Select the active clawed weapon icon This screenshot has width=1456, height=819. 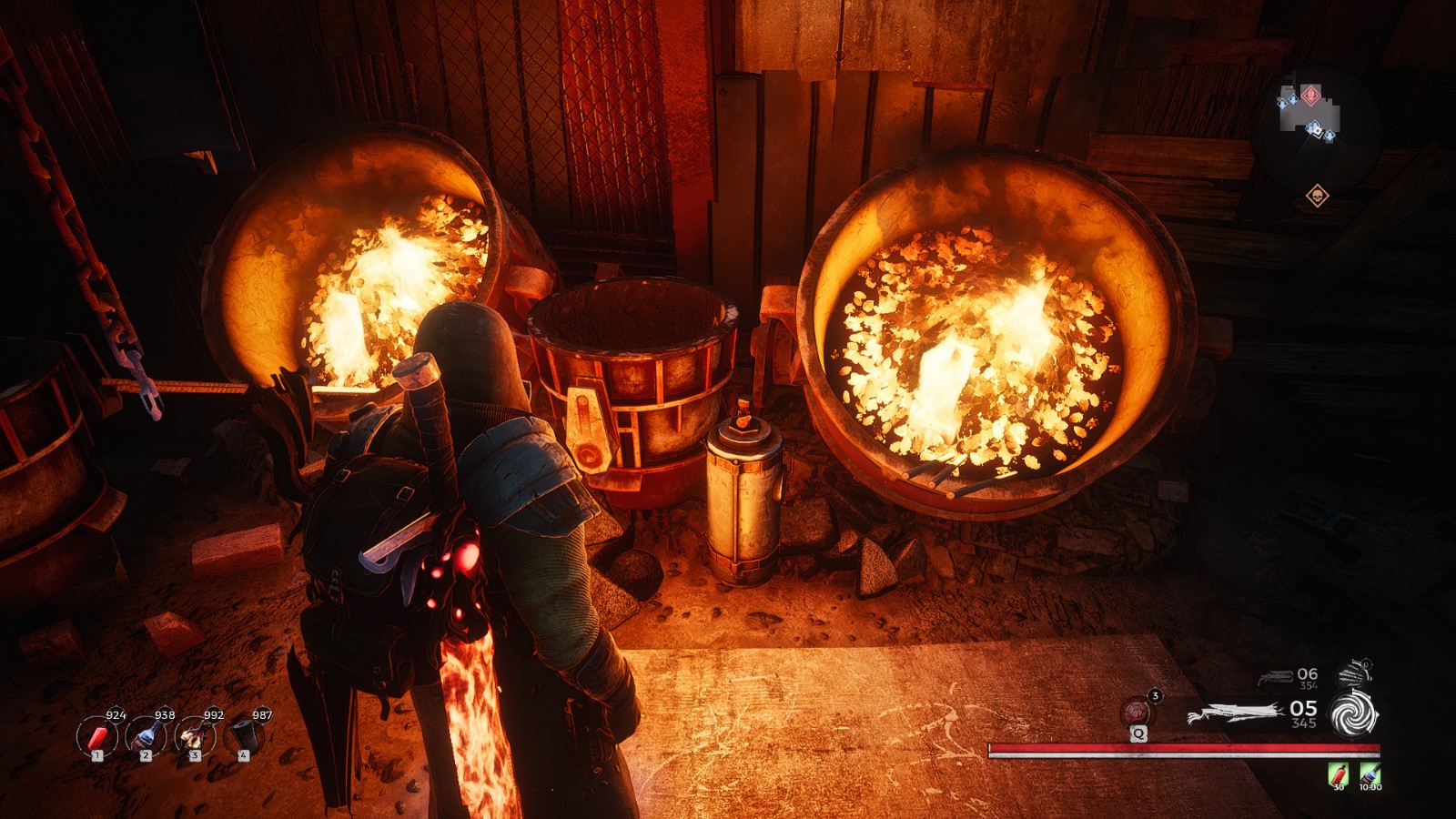click(1234, 714)
